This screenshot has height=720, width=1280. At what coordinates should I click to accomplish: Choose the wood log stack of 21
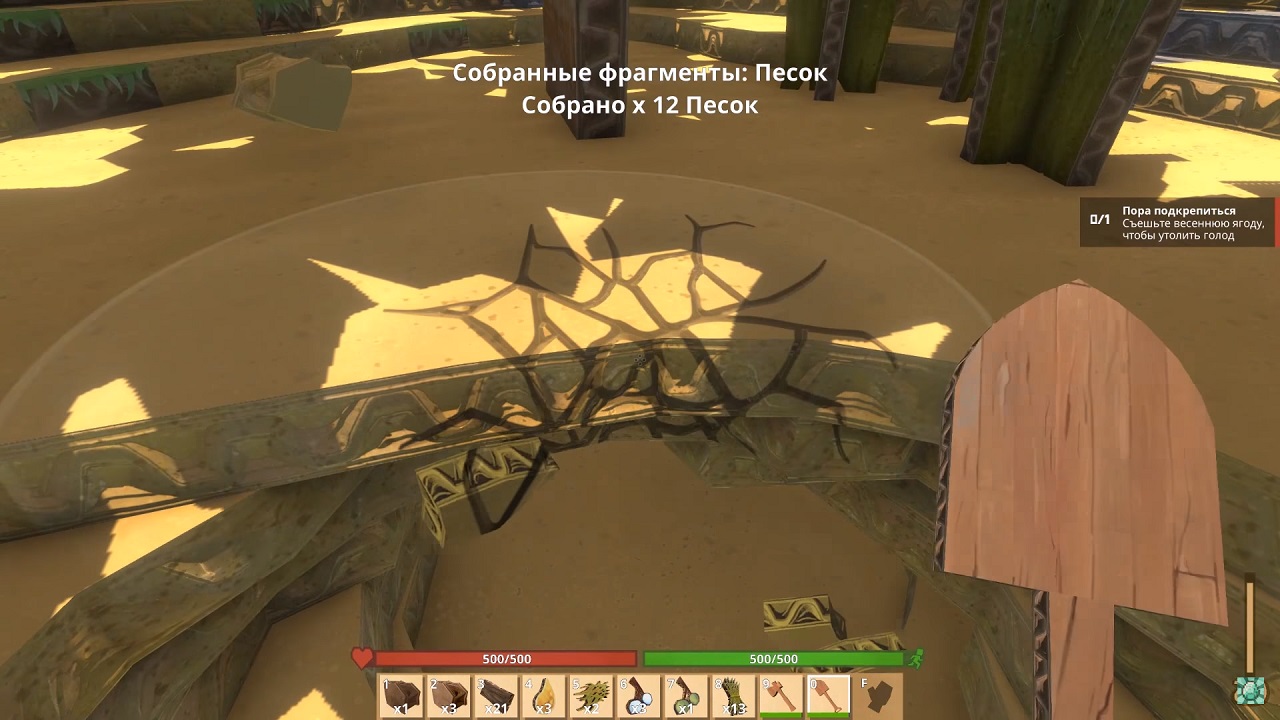[496, 696]
